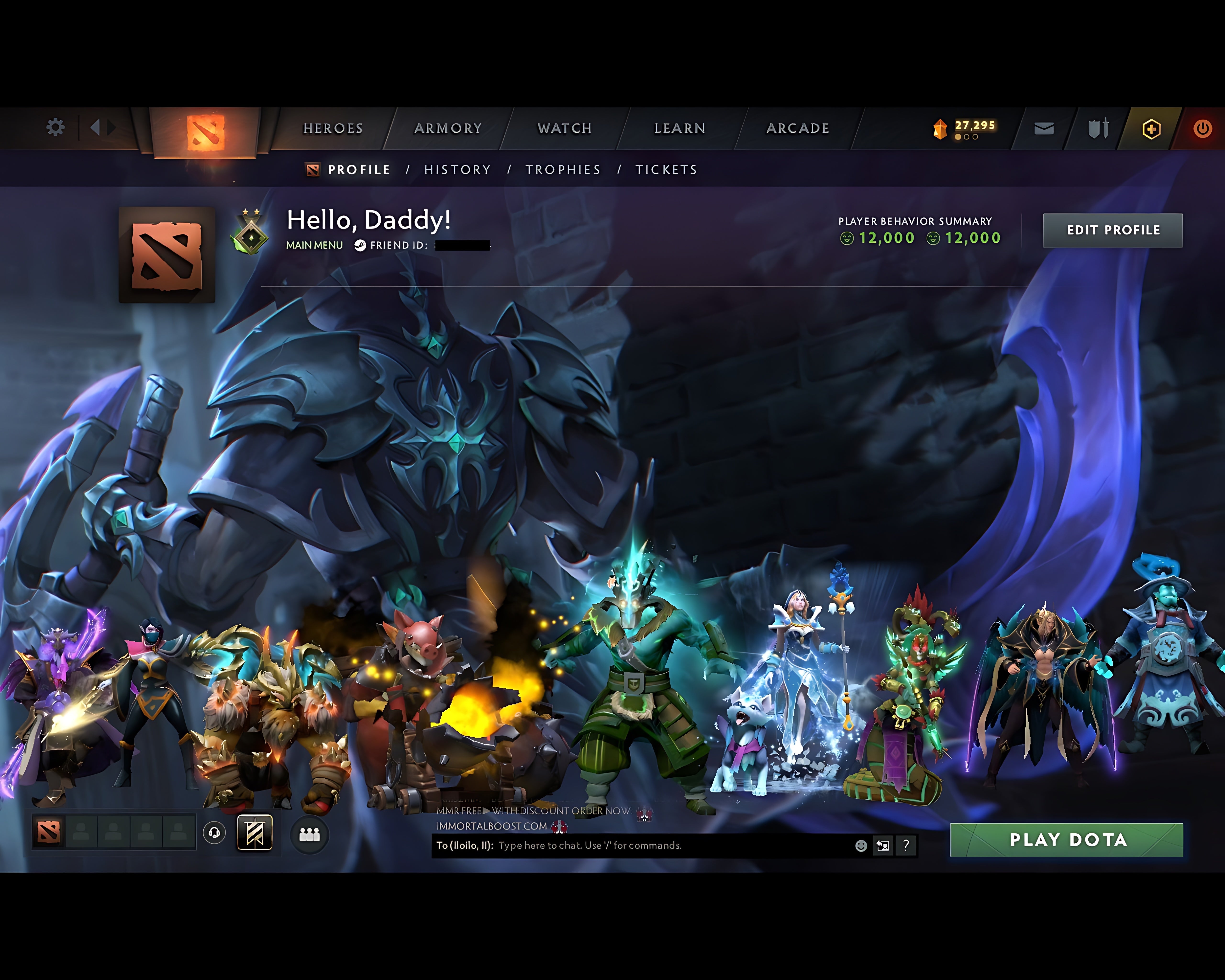Expand the settings gear menu
Viewport: 1225px width, 980px height.
point(55,128)
